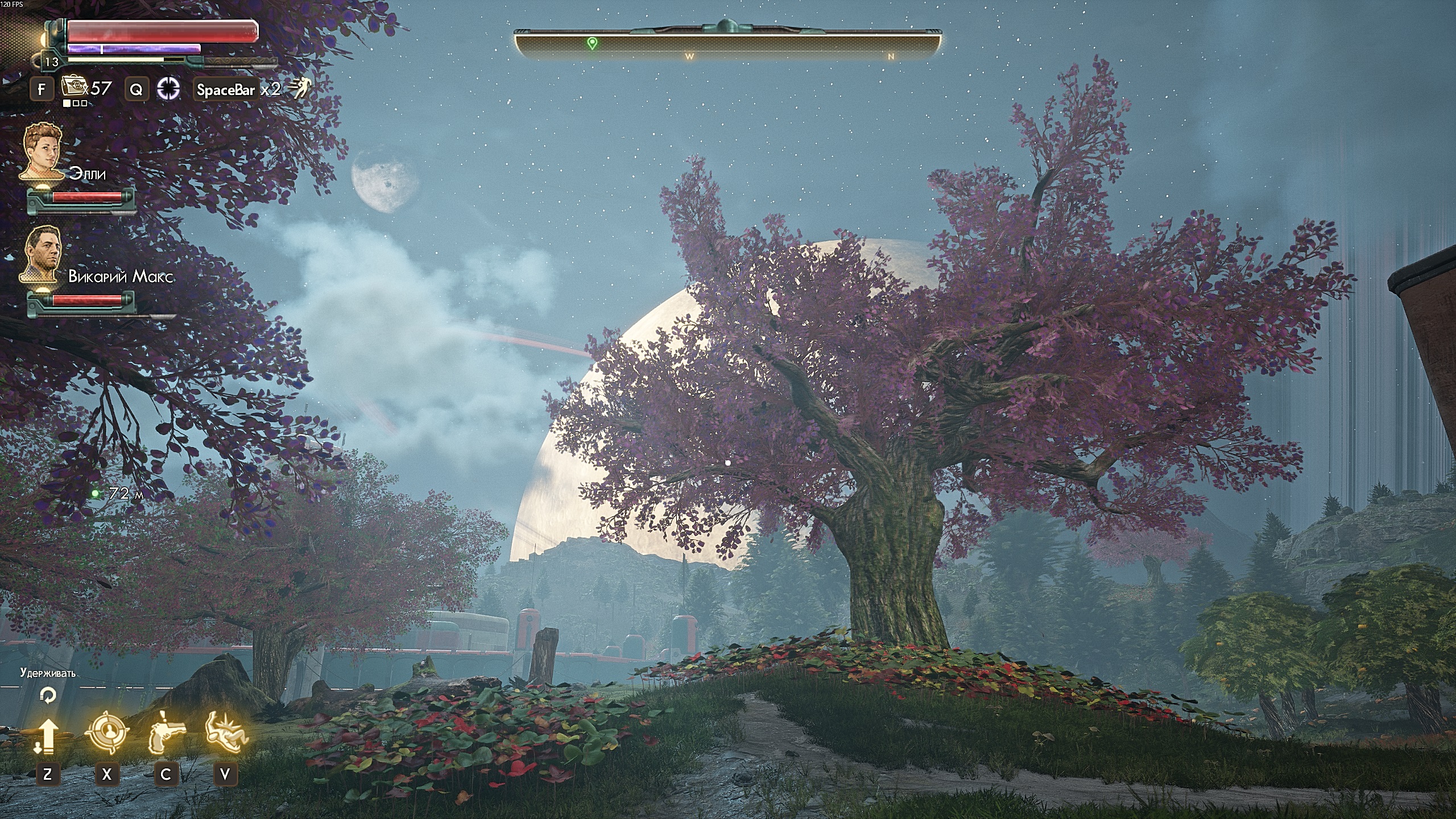Choose the companion attack-target crosshair command
The height and width of the screenshot is (819, 1456).
click(106, 734)
